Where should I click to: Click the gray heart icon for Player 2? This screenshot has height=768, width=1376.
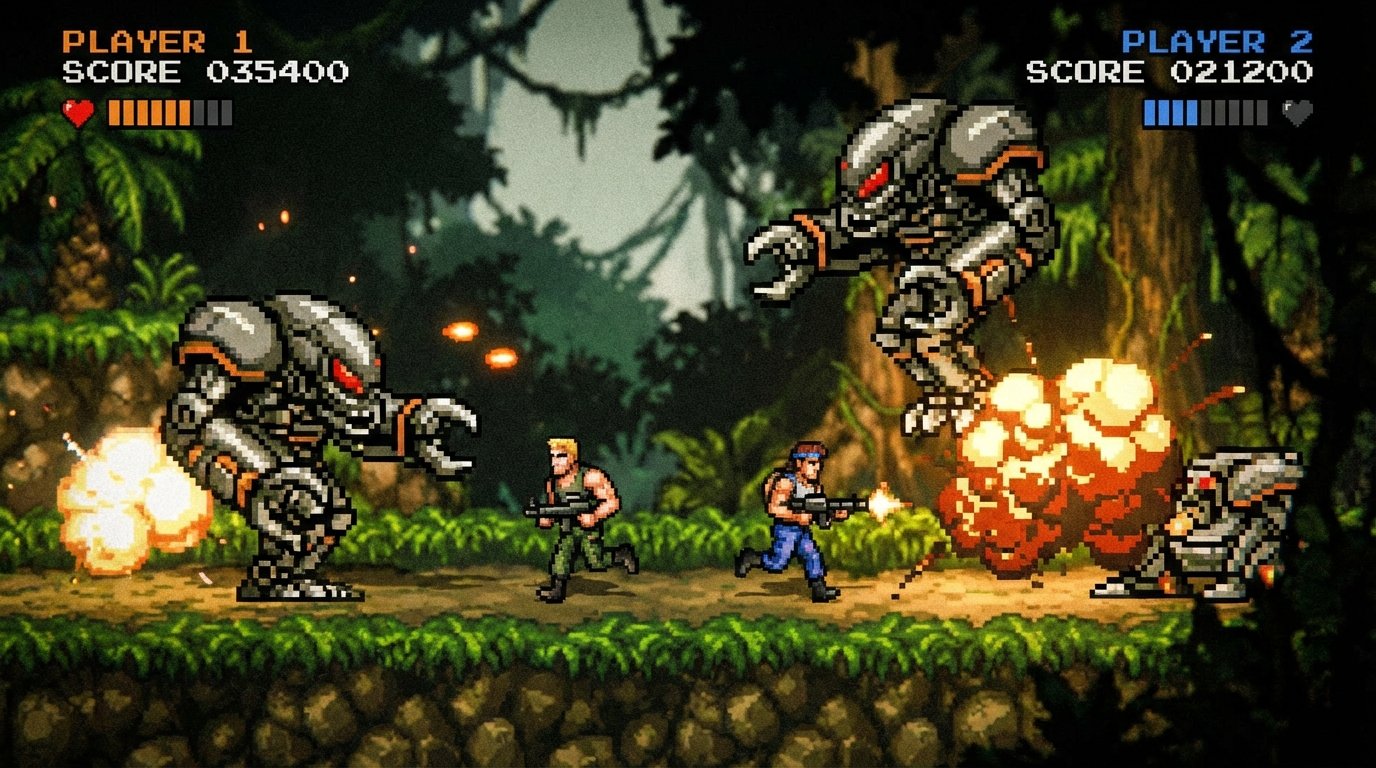[1296, 113]
